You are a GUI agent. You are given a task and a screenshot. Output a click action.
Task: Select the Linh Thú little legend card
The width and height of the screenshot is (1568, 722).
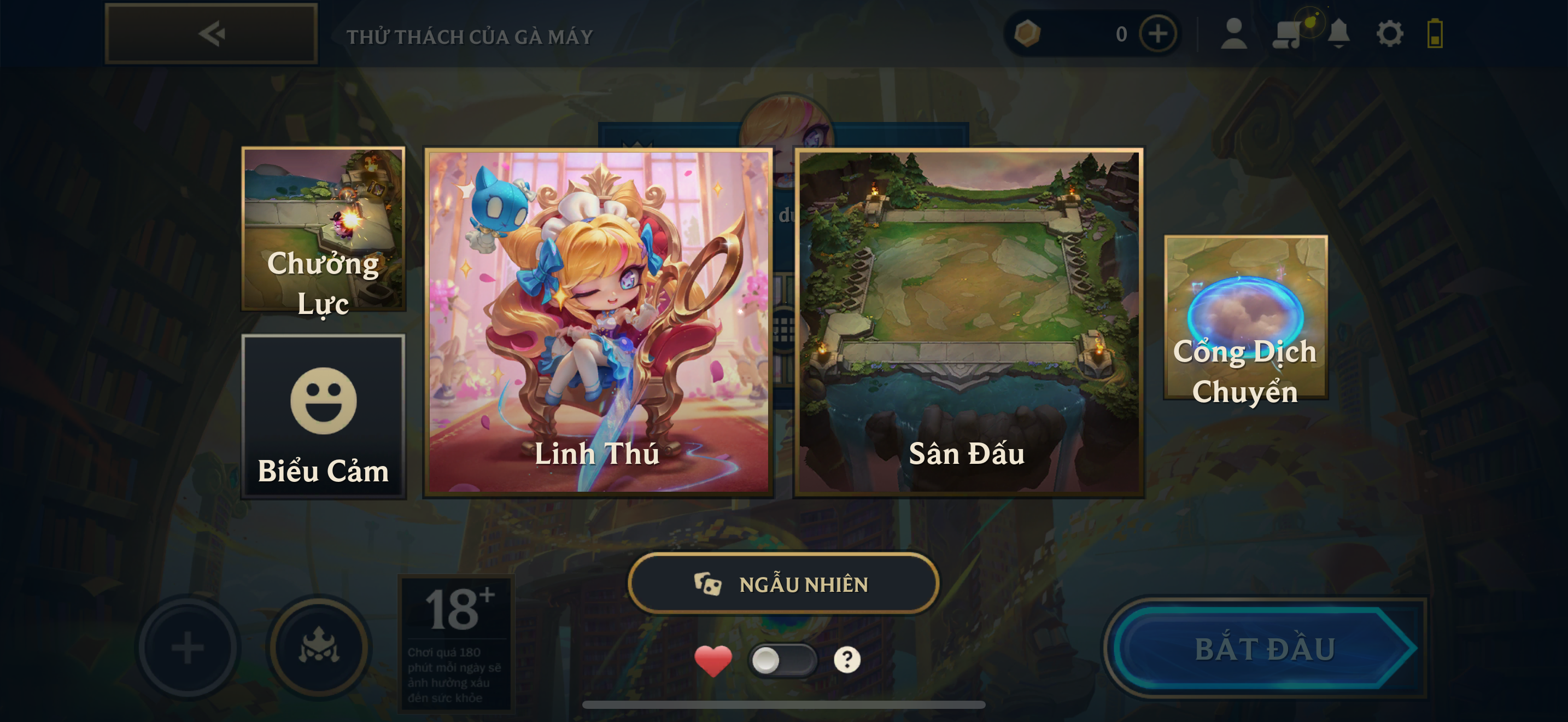coord(598,322)
